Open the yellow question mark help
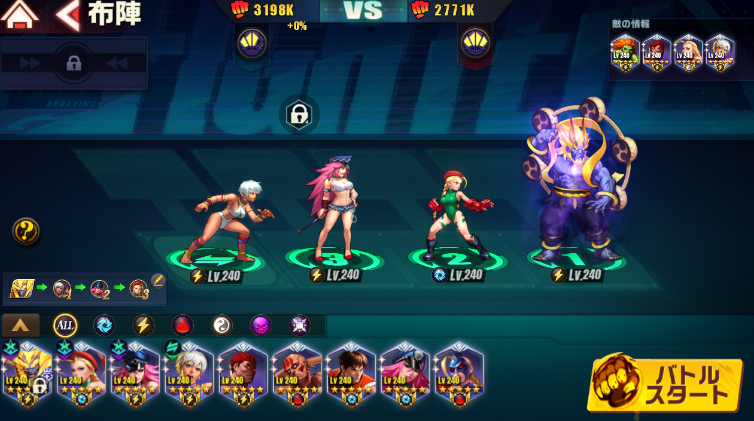This screenshot has width=754, height=421. (26, 232)
